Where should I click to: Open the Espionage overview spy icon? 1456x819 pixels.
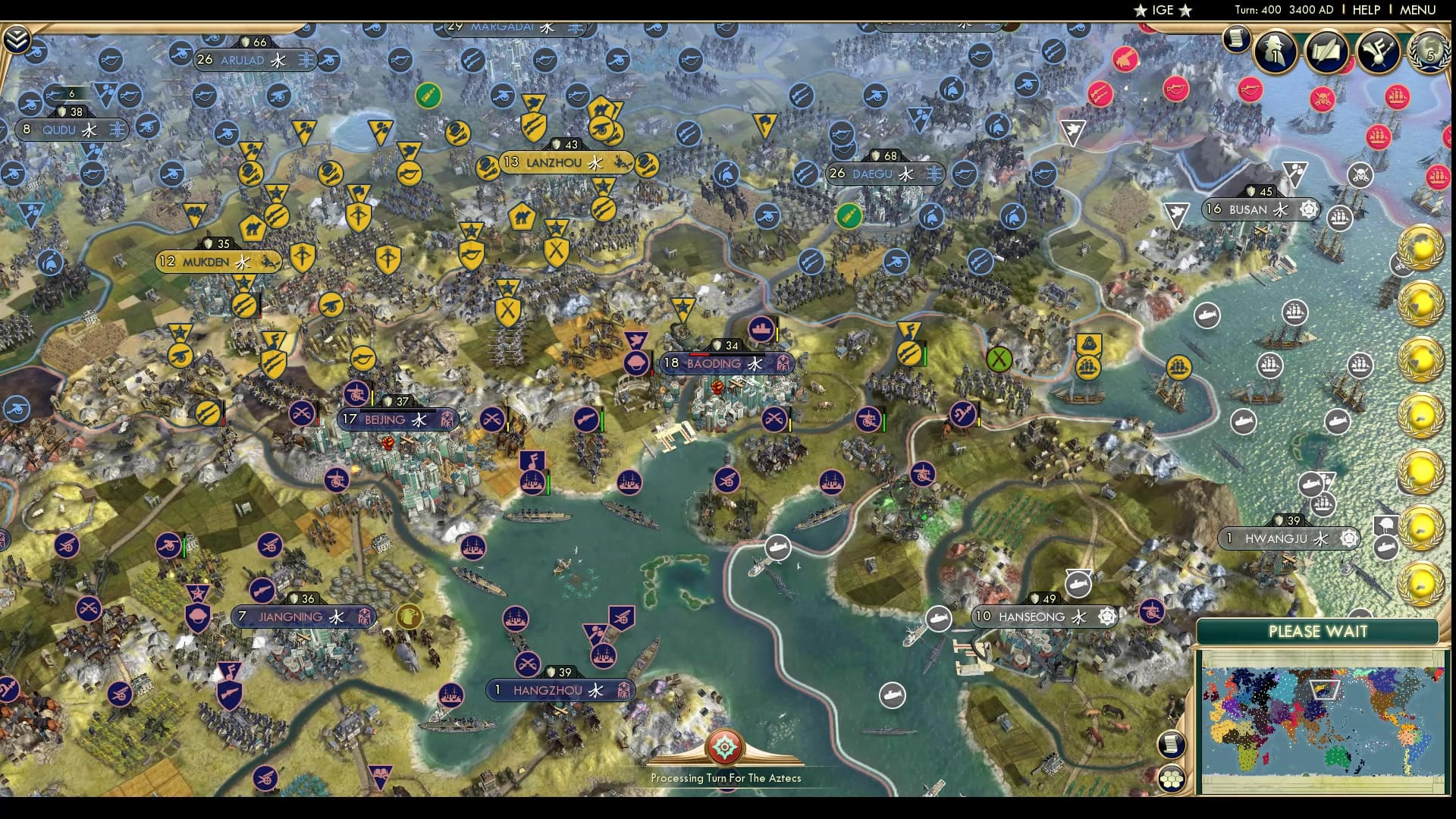pyautogui.click(x=1276, y=51)
